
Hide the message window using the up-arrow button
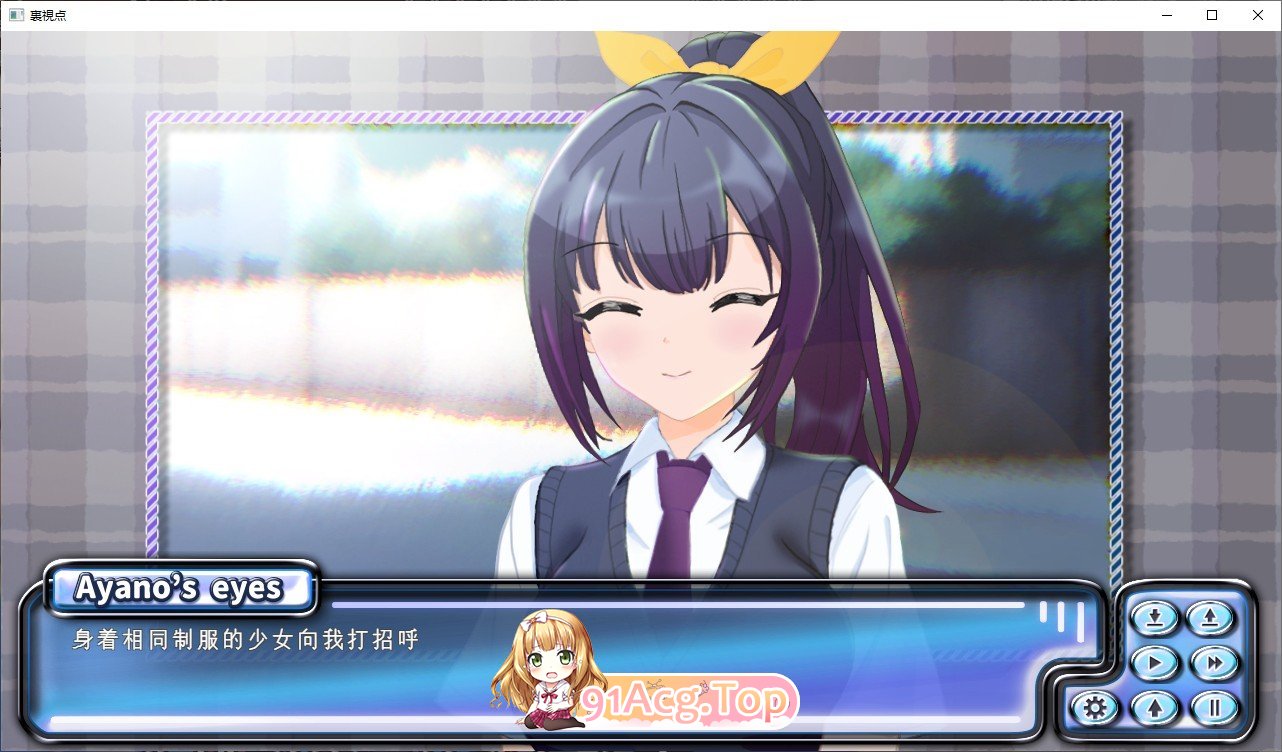1153,706
